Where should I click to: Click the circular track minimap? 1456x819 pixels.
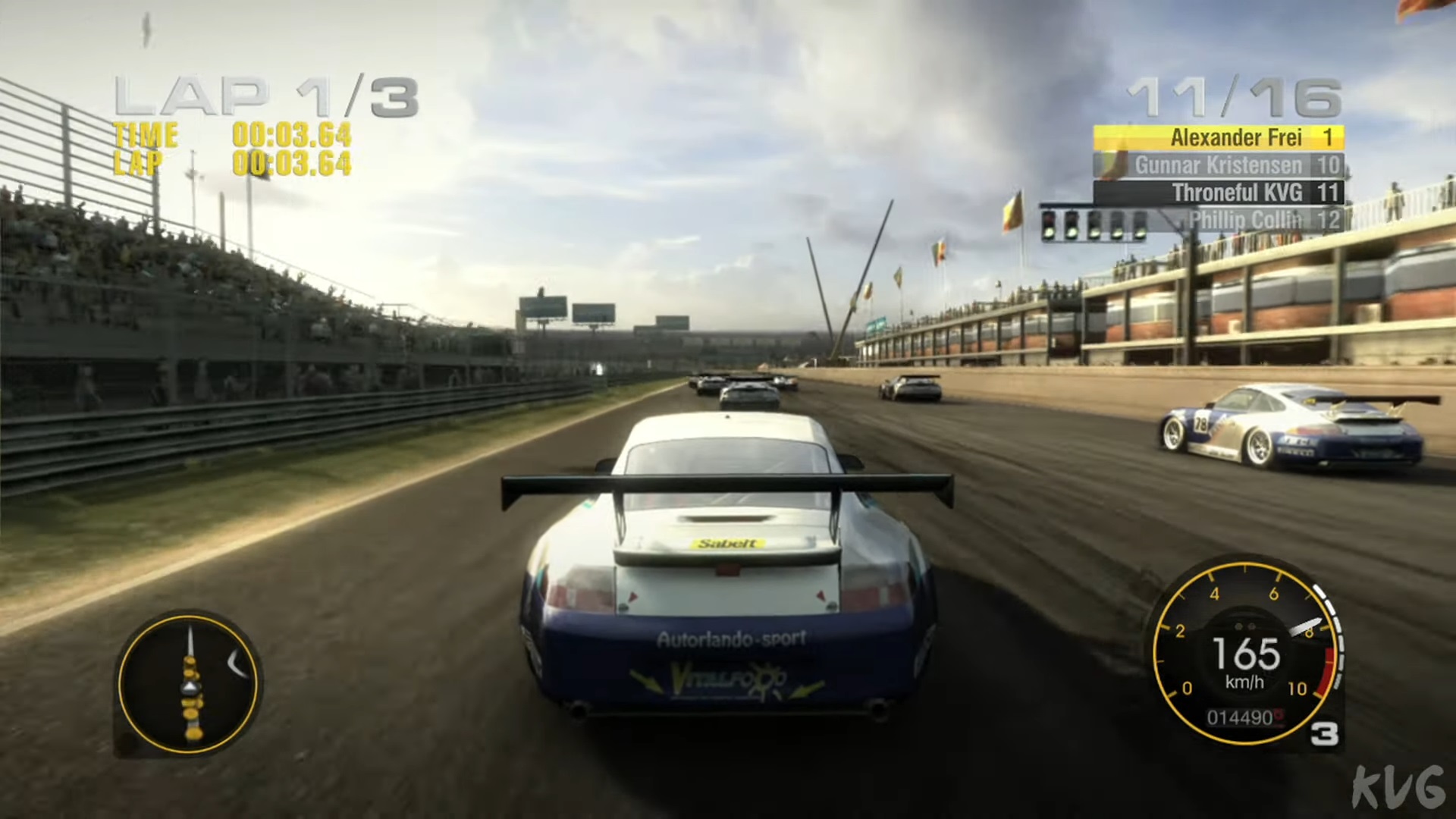(188, 682)
